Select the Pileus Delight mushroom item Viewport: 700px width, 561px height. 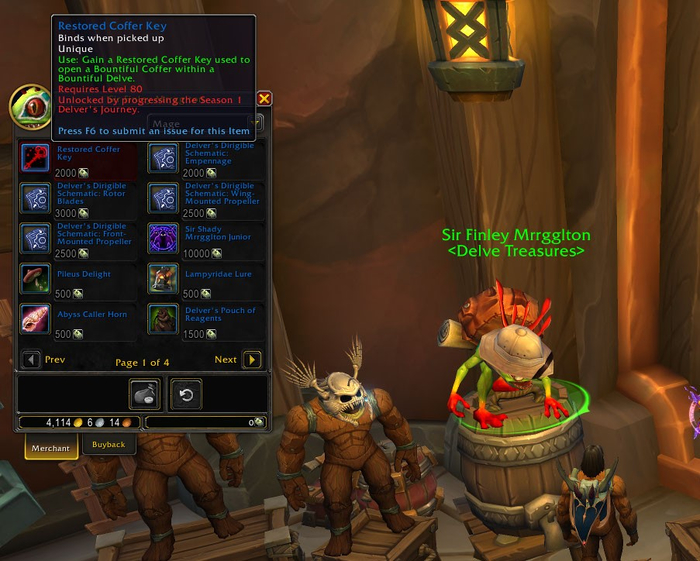coord(37,278)
